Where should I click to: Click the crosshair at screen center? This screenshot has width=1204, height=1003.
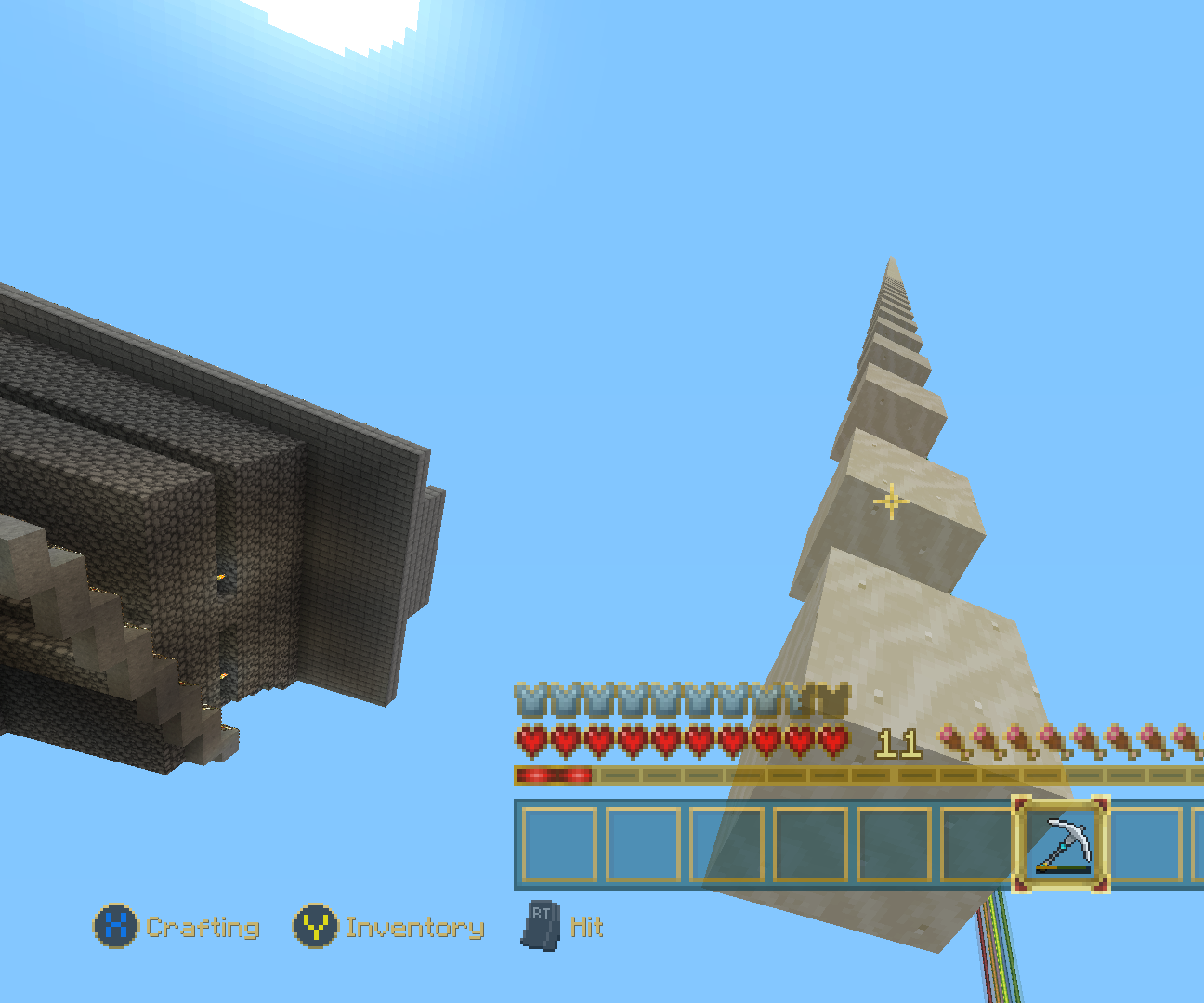point(891,501)
